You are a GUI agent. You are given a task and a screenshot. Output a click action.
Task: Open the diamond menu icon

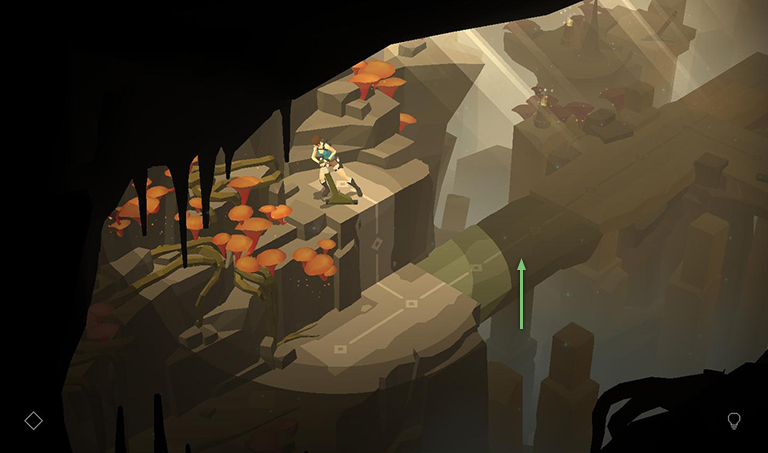point(33,421)
